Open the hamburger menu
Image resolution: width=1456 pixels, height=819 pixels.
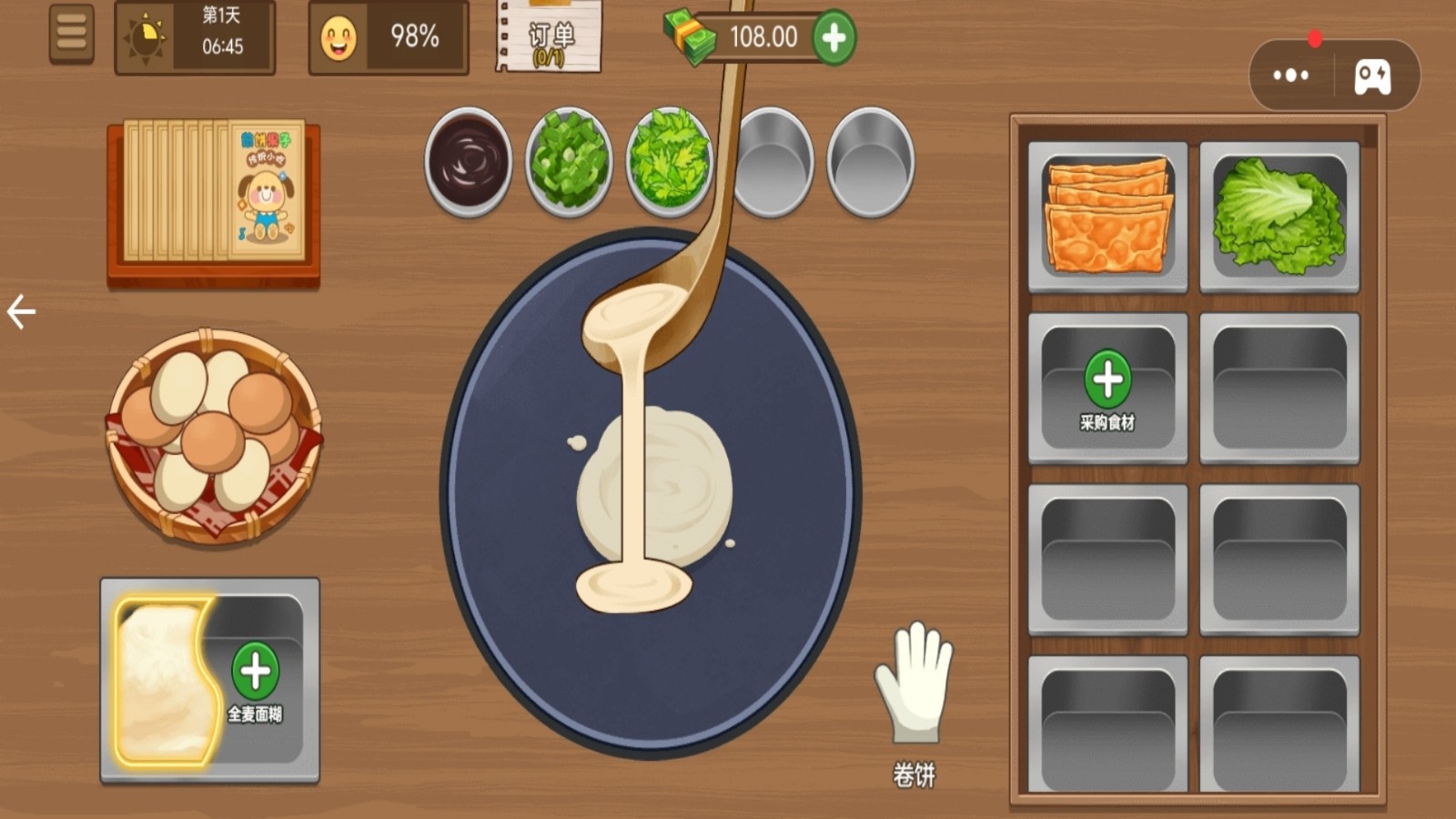click(71, 35)
